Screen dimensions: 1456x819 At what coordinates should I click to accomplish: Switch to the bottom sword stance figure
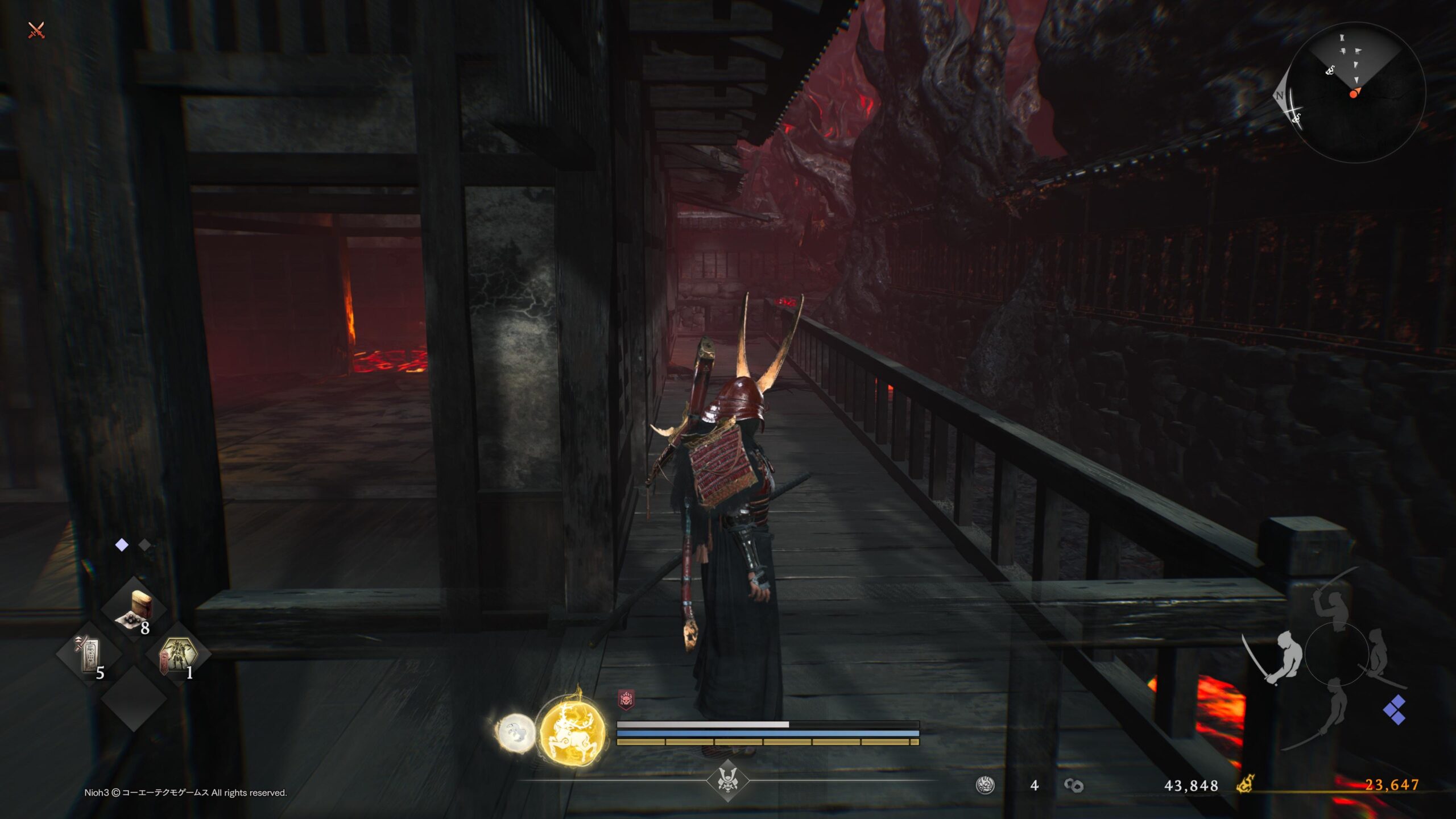1337,710
